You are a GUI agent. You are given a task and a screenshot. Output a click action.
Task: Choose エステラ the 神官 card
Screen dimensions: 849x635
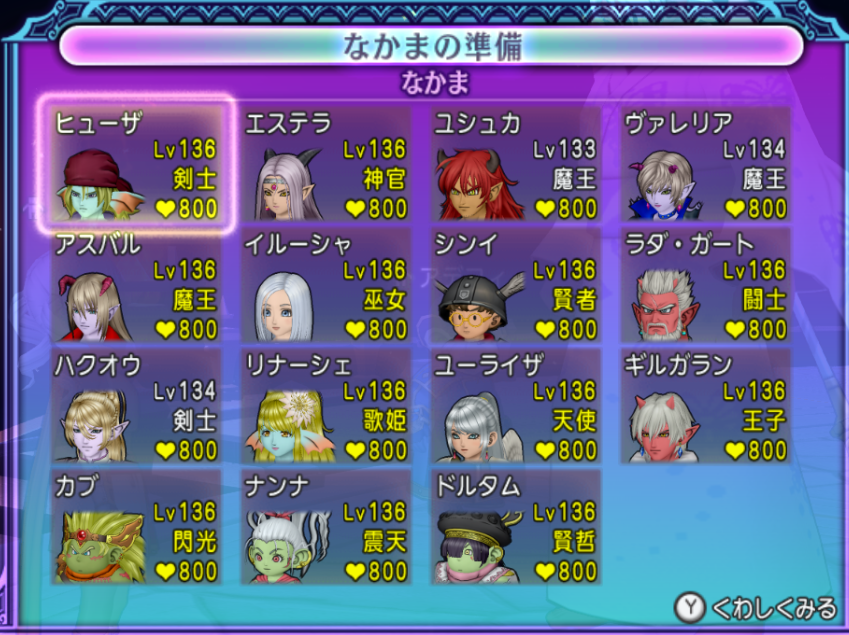coord(326,164)
